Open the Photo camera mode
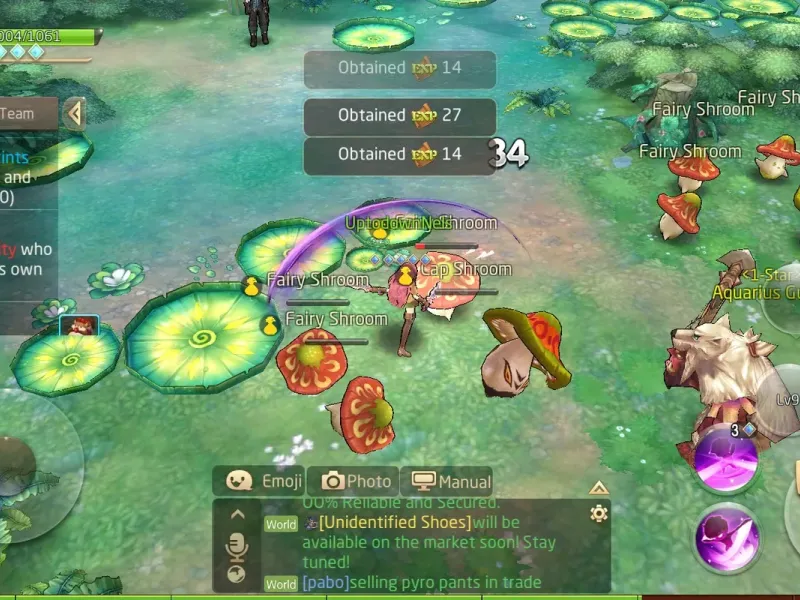800x600 pixels. tap(353, 481)
